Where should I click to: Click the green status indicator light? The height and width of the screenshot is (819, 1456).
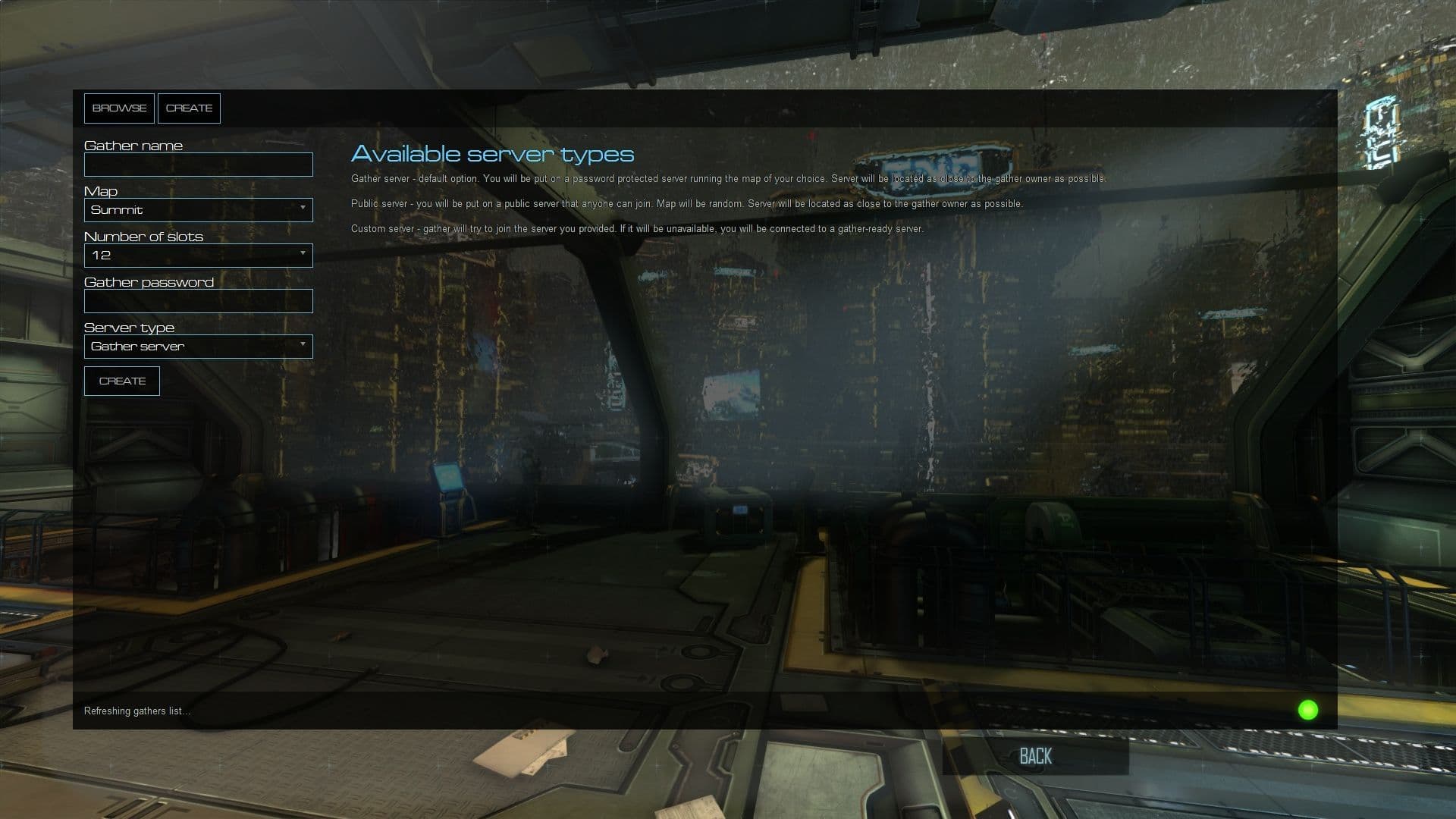[x=1308, y=711]
